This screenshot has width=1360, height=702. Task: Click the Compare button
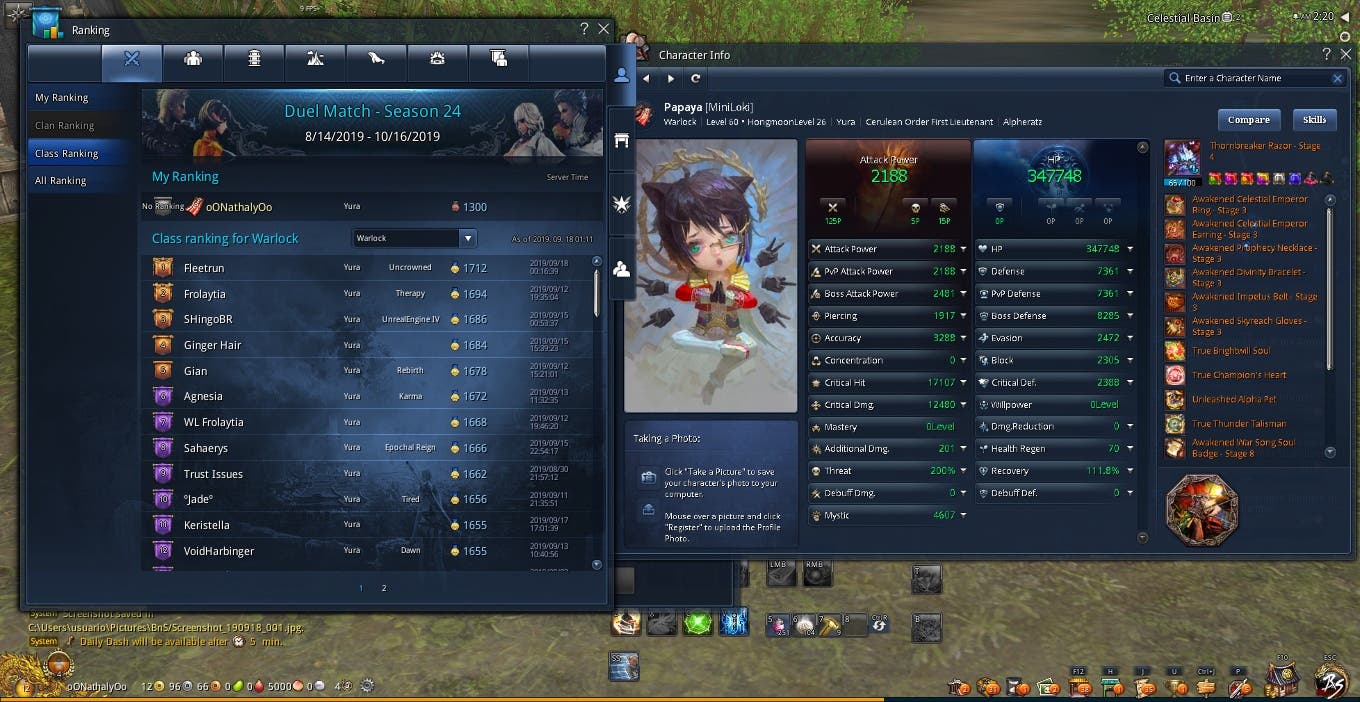1249,120
